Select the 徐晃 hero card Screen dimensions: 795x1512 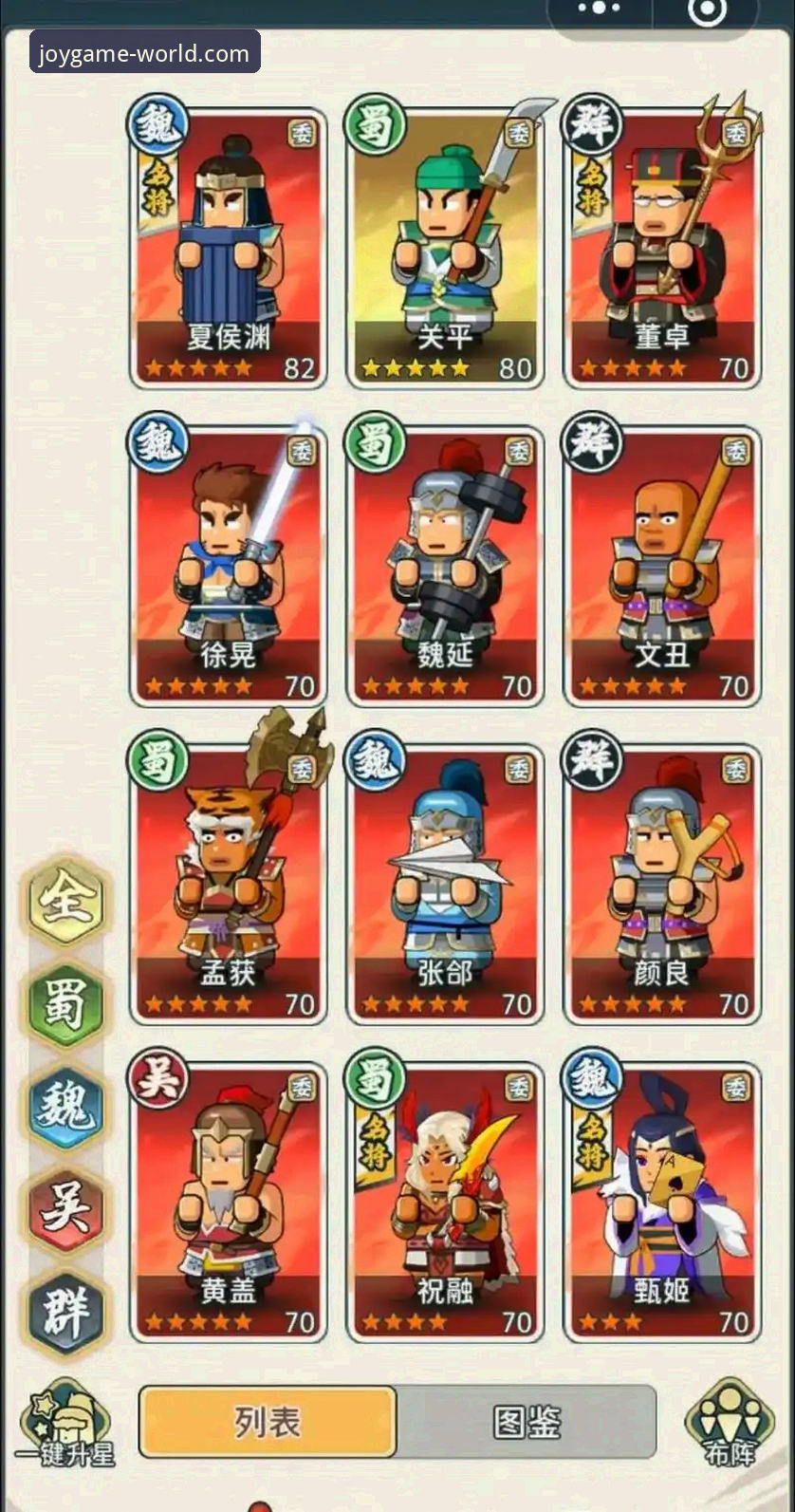(x=229, y=566)
